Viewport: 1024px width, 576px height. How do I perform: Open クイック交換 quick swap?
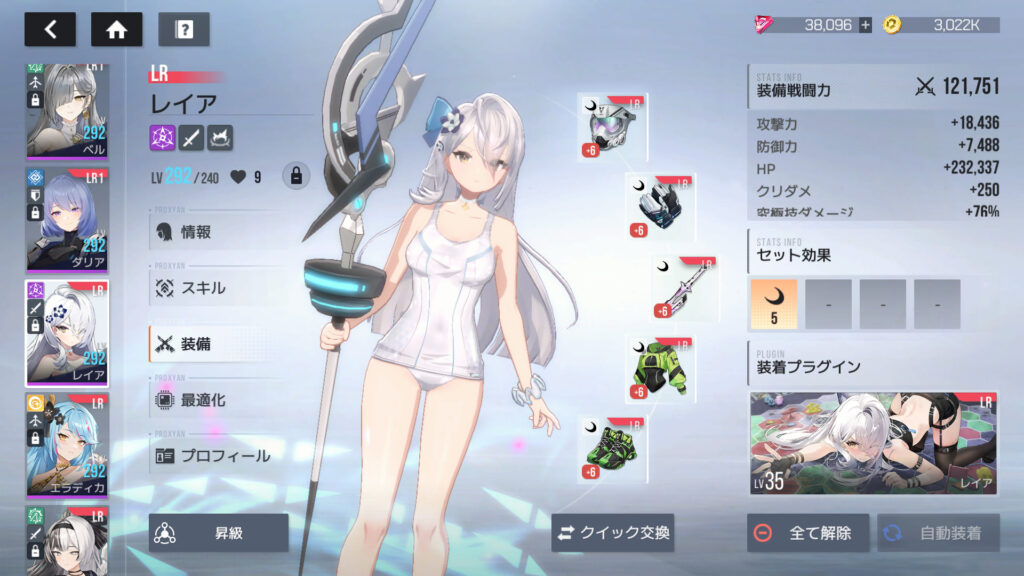pos(612,533)
